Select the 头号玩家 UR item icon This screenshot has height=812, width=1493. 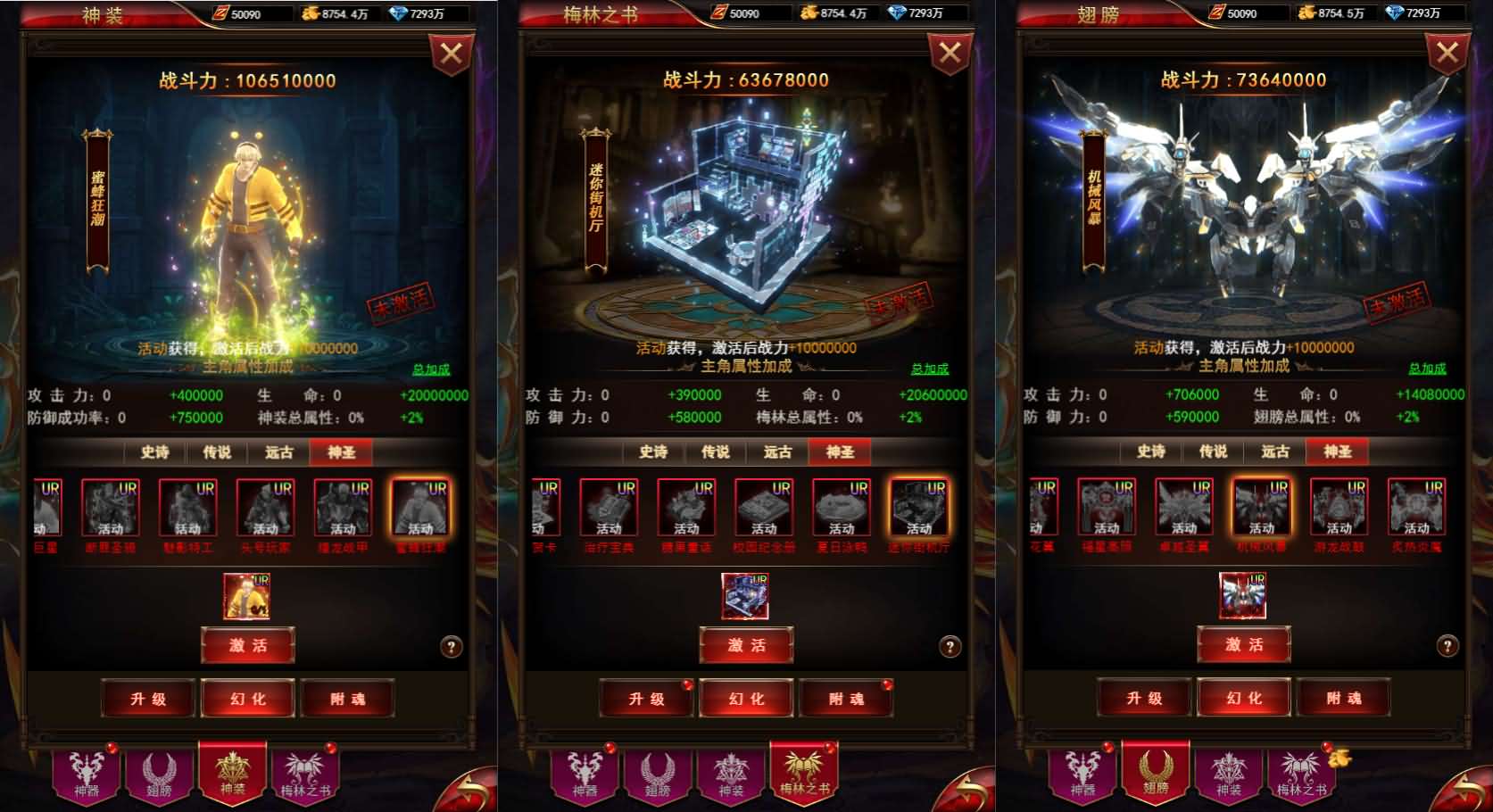point(265,509)
